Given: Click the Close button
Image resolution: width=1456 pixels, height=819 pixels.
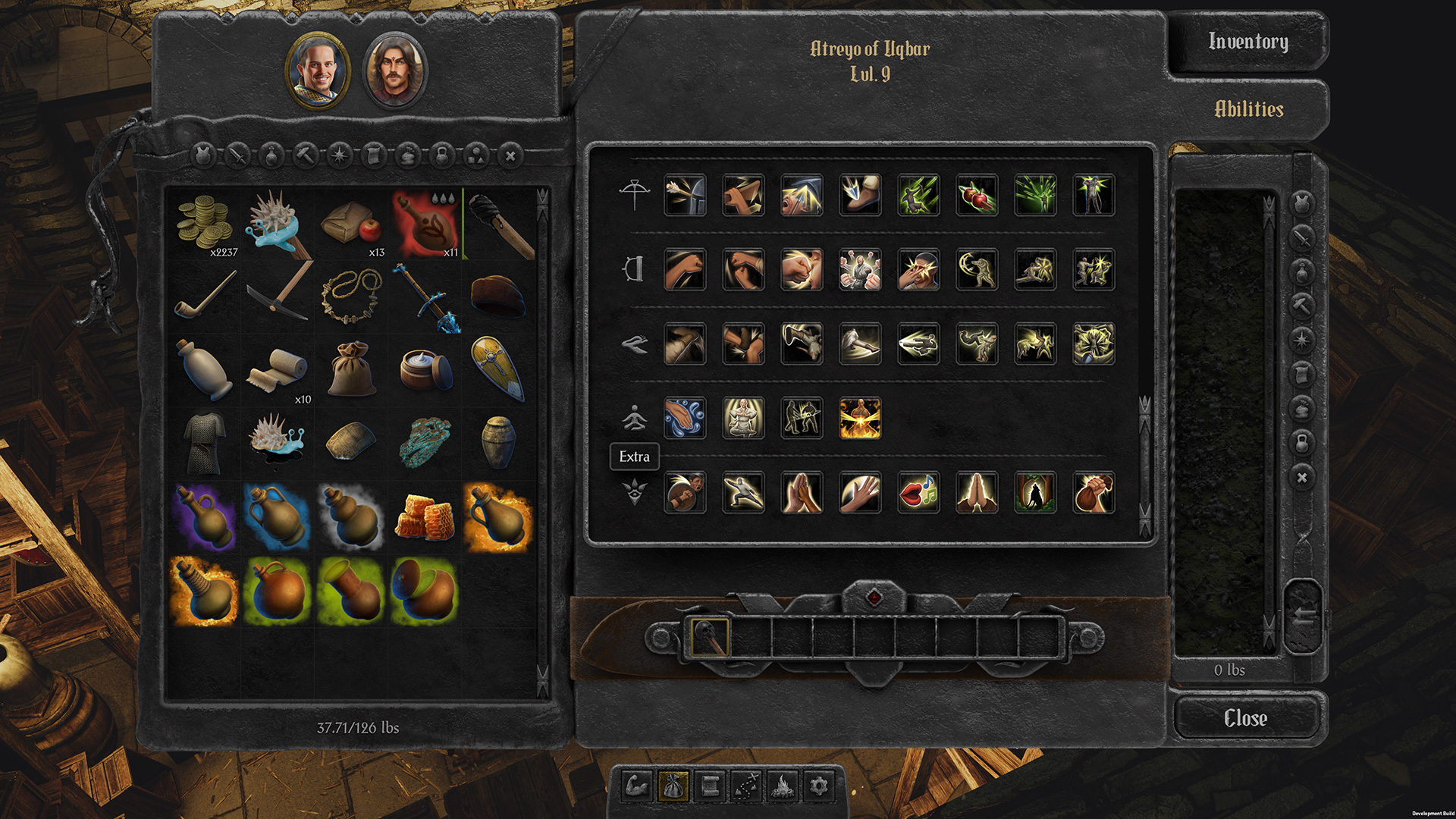Looking at the screenshot, I should [x=1246, y=717].
